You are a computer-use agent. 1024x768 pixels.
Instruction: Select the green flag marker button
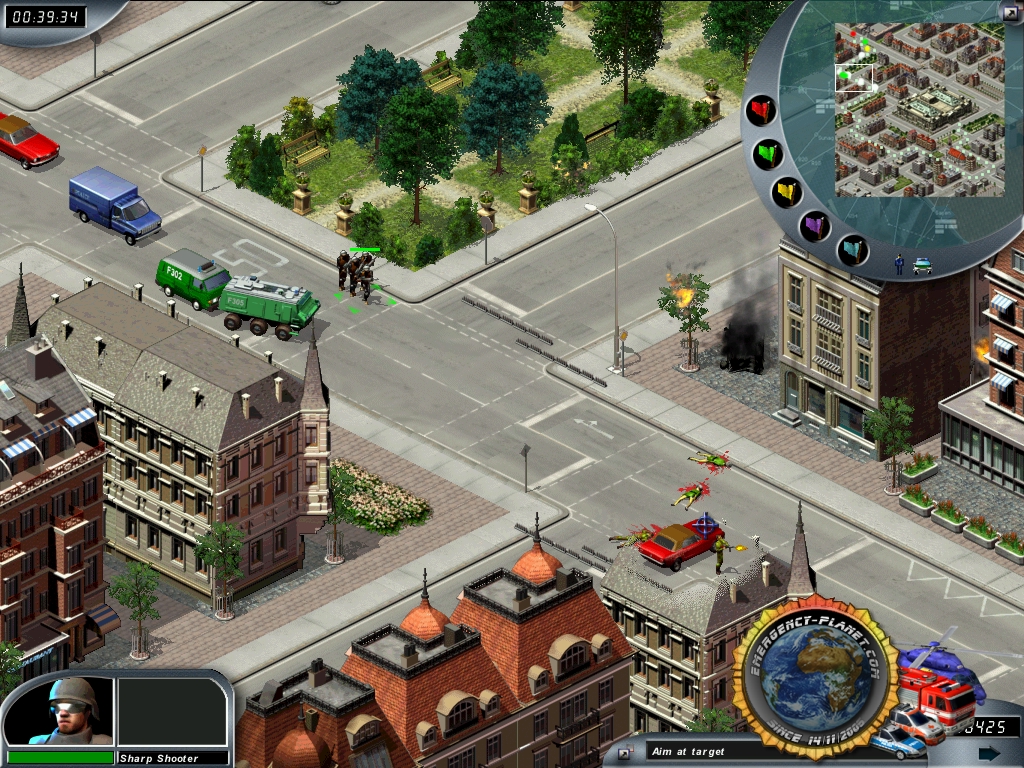768,154
